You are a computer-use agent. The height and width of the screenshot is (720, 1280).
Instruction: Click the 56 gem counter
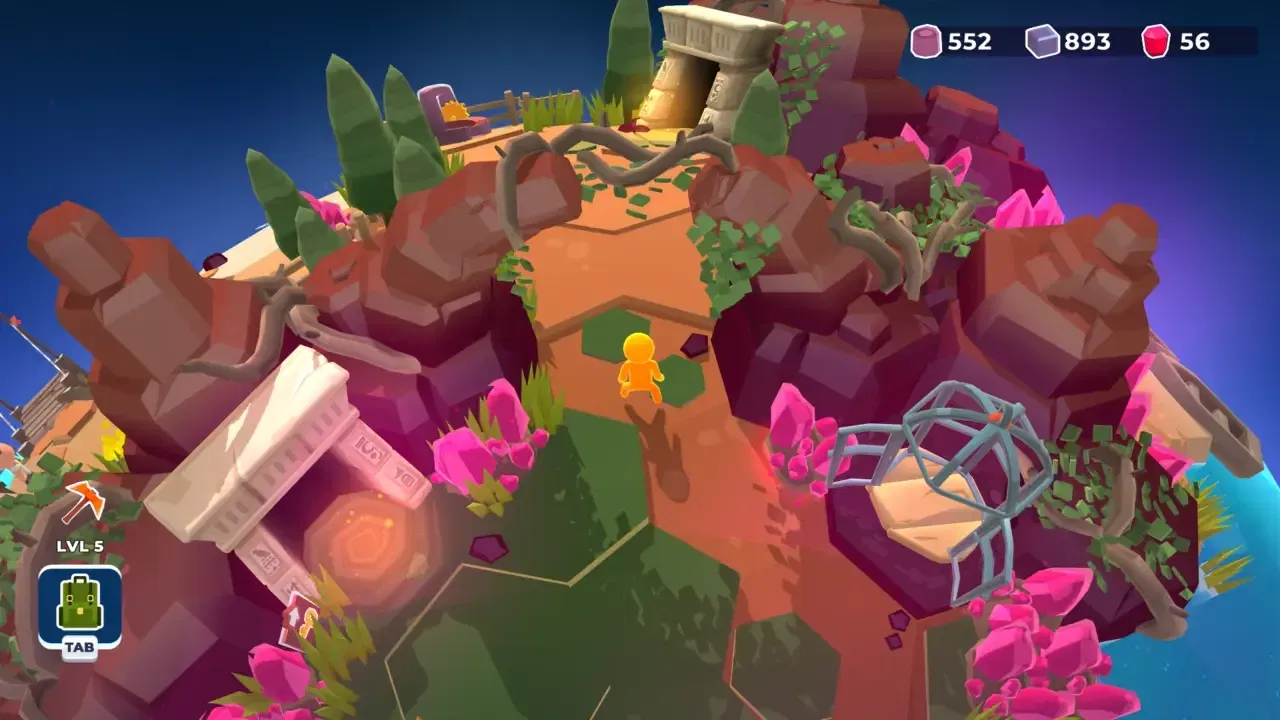coord(1194,42)
